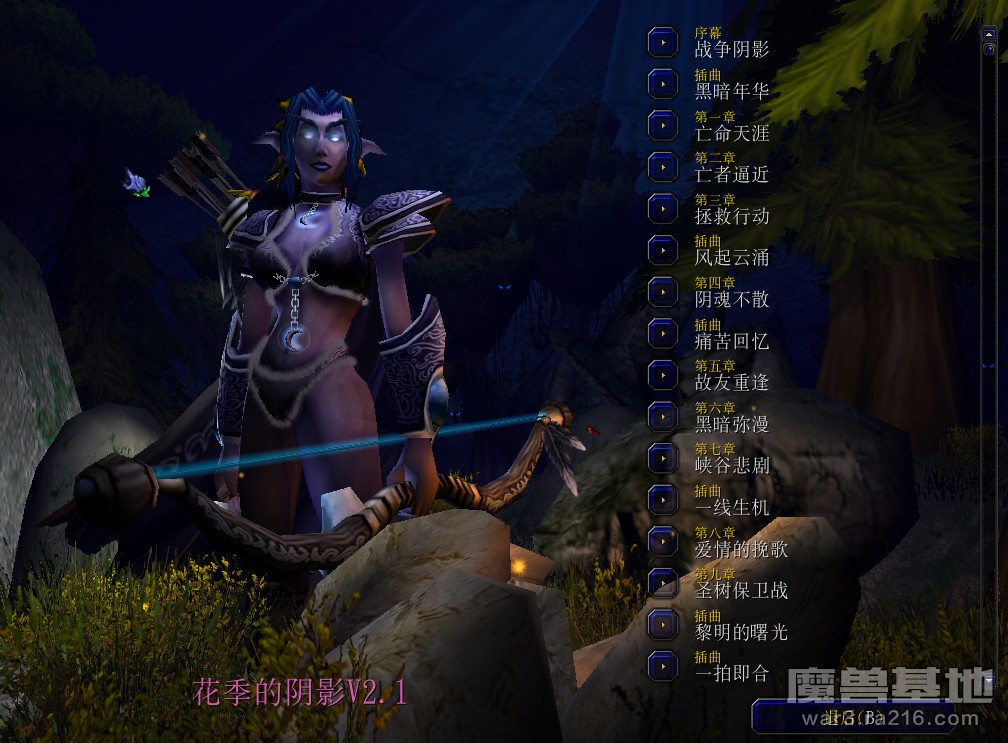Launch chapter four 阴魂不散

[x=663, y=291]
